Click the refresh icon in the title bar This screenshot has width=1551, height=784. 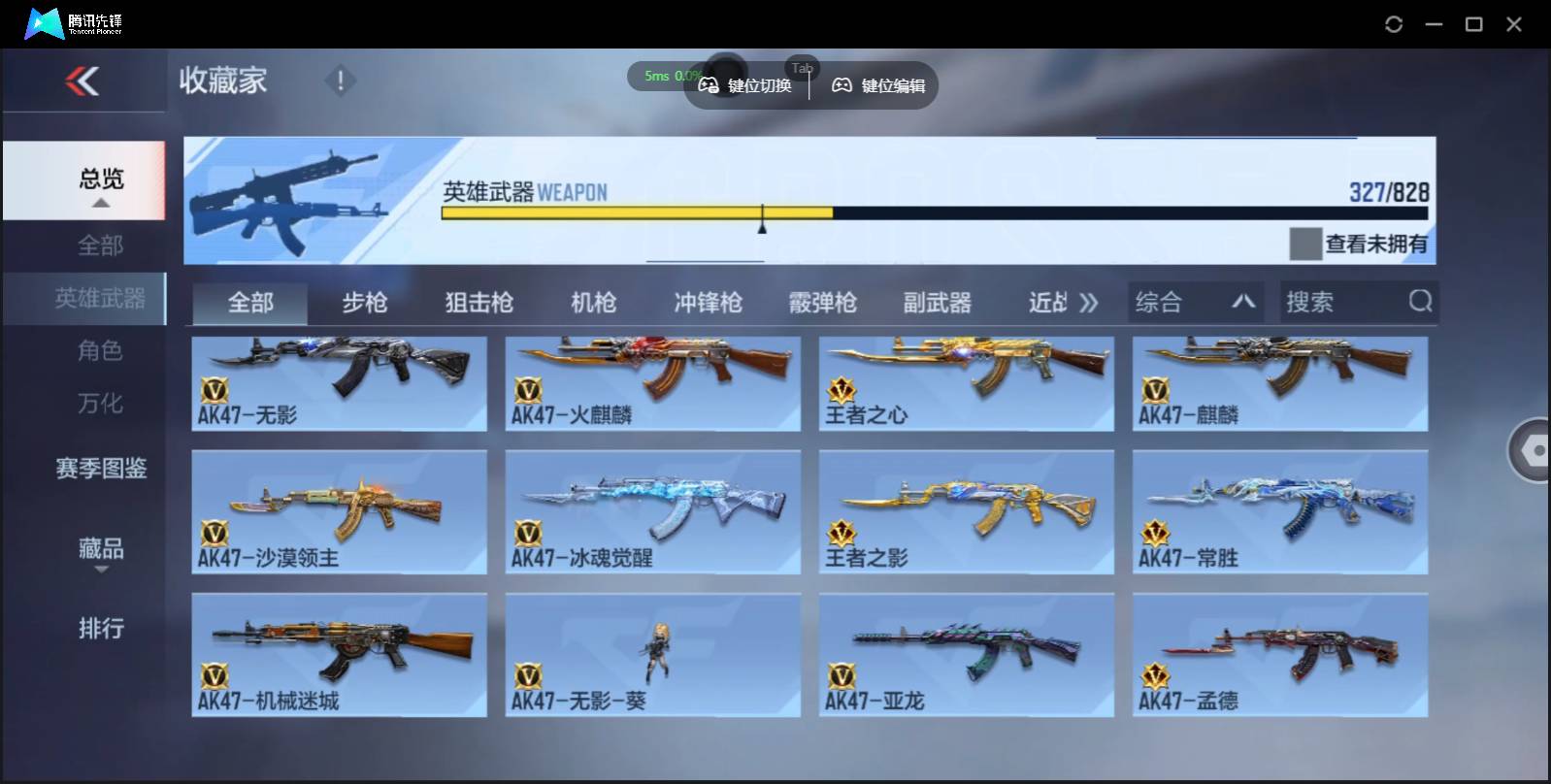(x=1395, y=22)
